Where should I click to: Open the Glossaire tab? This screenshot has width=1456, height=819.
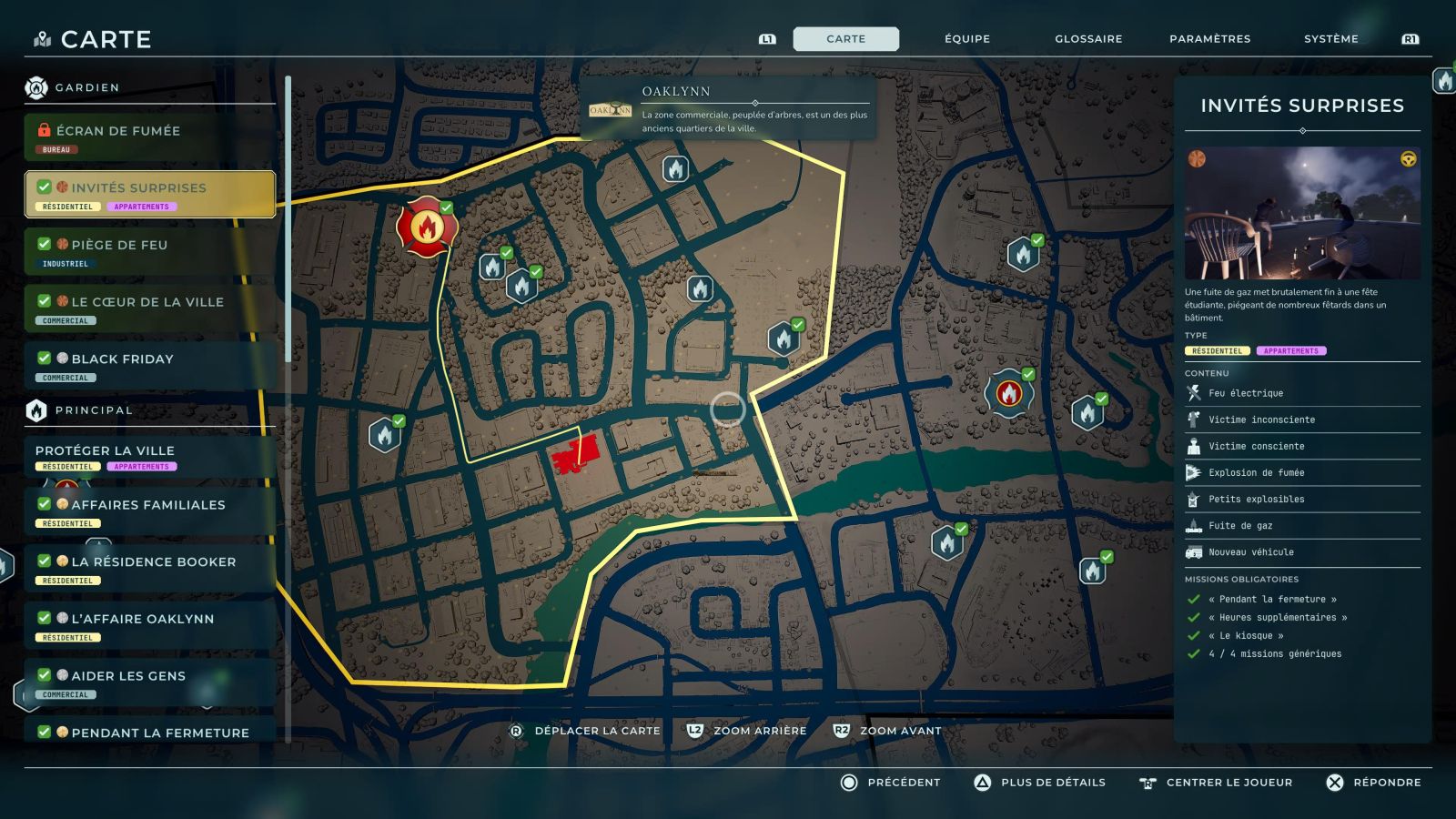tap(1088, 39)
